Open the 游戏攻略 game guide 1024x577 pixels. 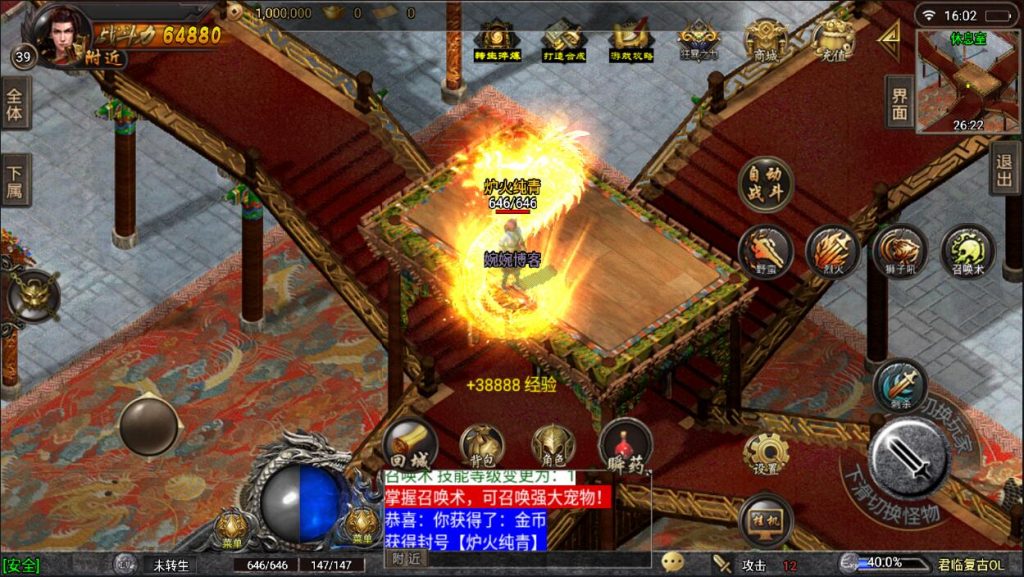tap(631, 41)
